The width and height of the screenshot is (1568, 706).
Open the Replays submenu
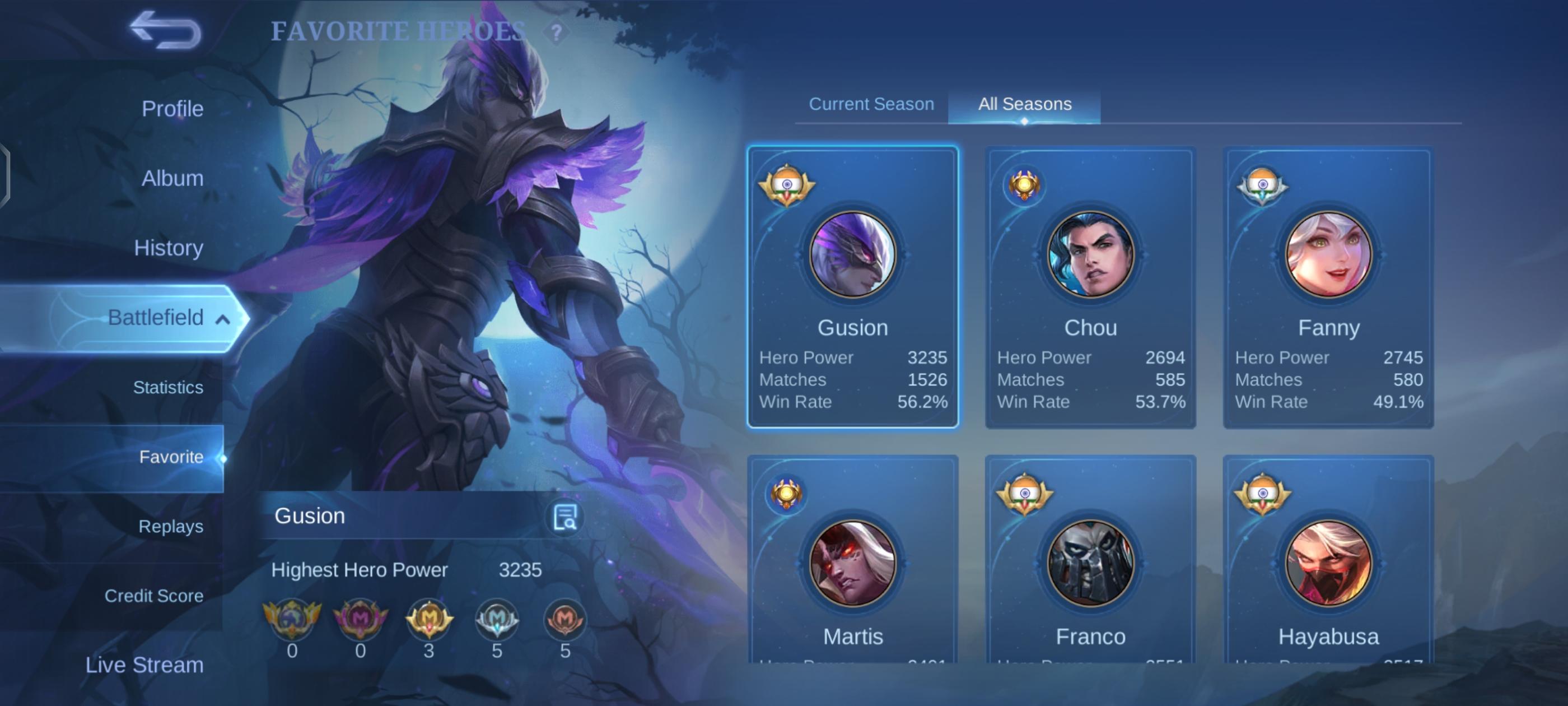[170, 526]
